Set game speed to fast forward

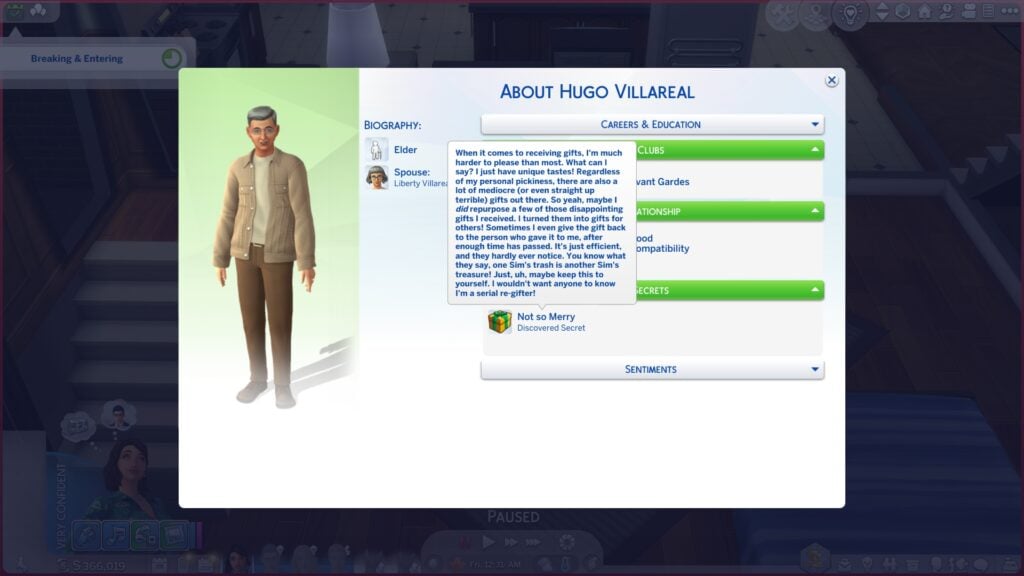(512, 542)
